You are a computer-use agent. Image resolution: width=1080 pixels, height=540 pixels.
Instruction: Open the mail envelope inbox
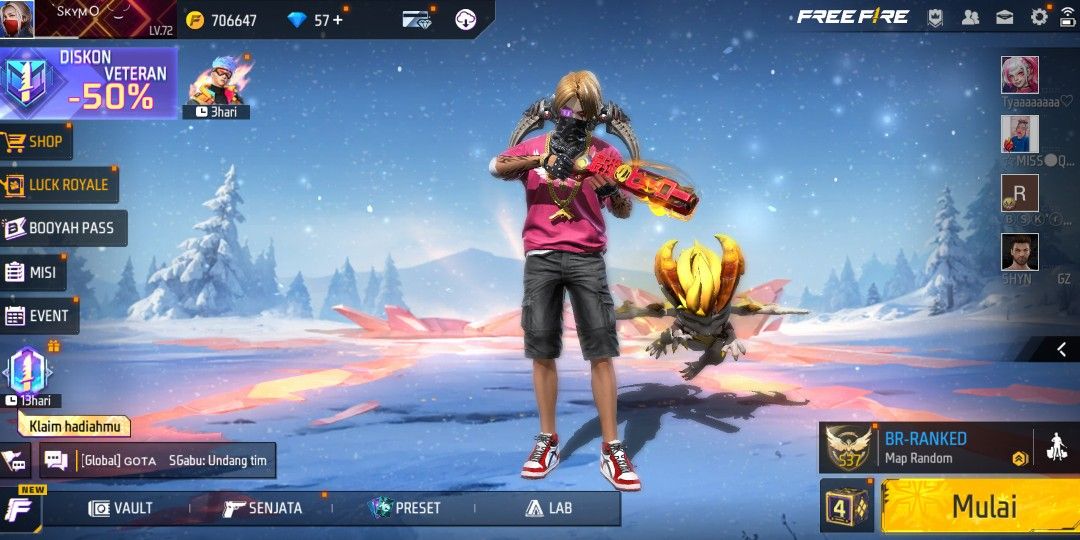coord(1005,17)
